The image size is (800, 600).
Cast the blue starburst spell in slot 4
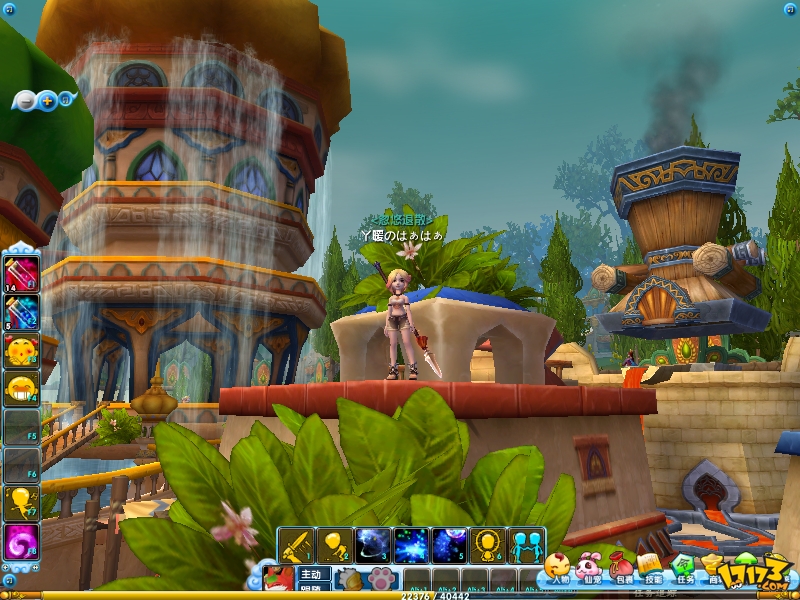(x=411, y=546)
